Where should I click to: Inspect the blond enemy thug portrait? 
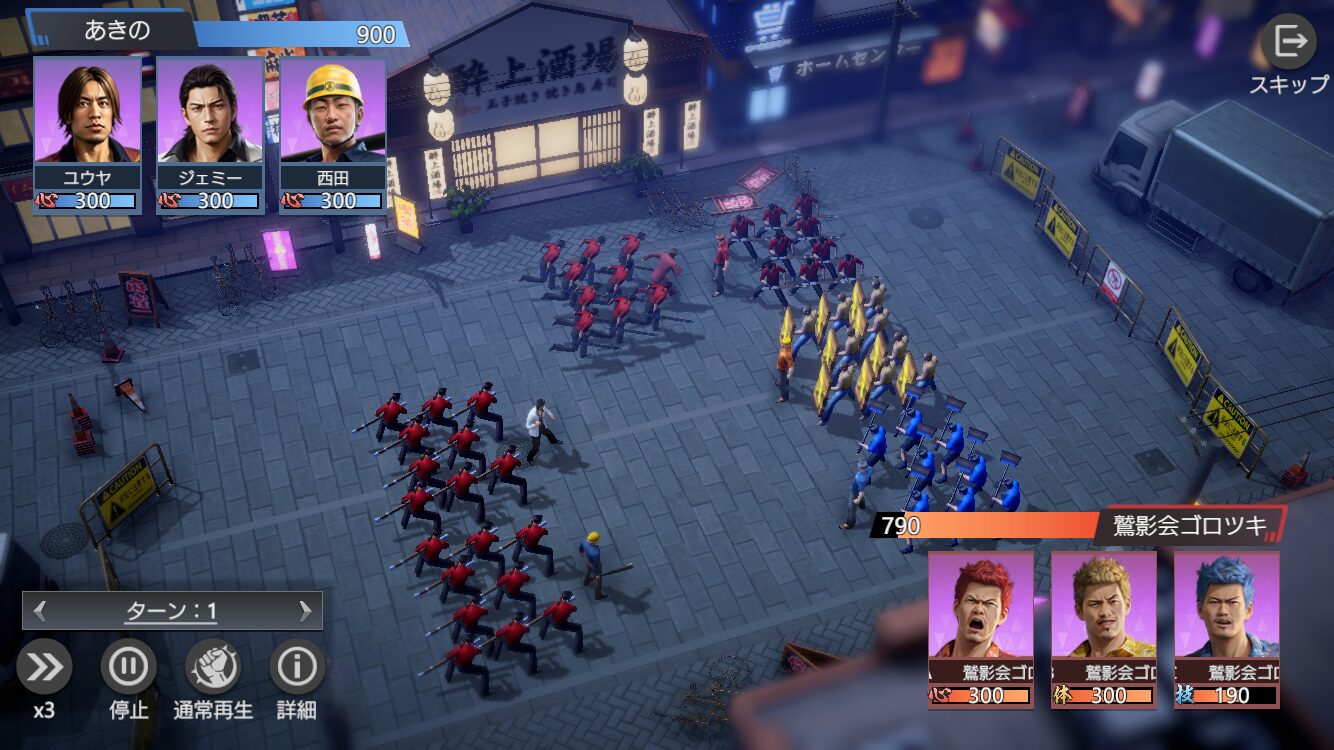pyautogui.click(x=1103, y=606)
